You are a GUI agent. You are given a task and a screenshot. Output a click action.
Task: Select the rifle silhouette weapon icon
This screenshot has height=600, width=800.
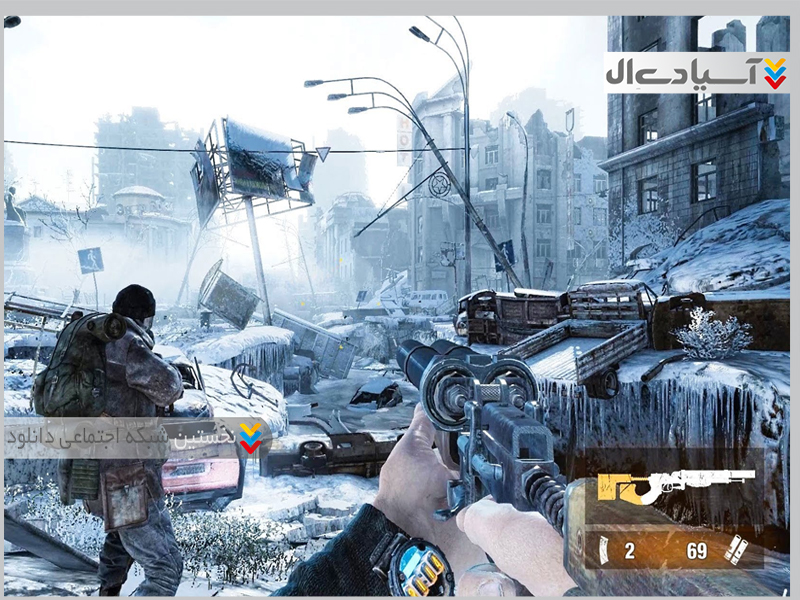point(675,484)
